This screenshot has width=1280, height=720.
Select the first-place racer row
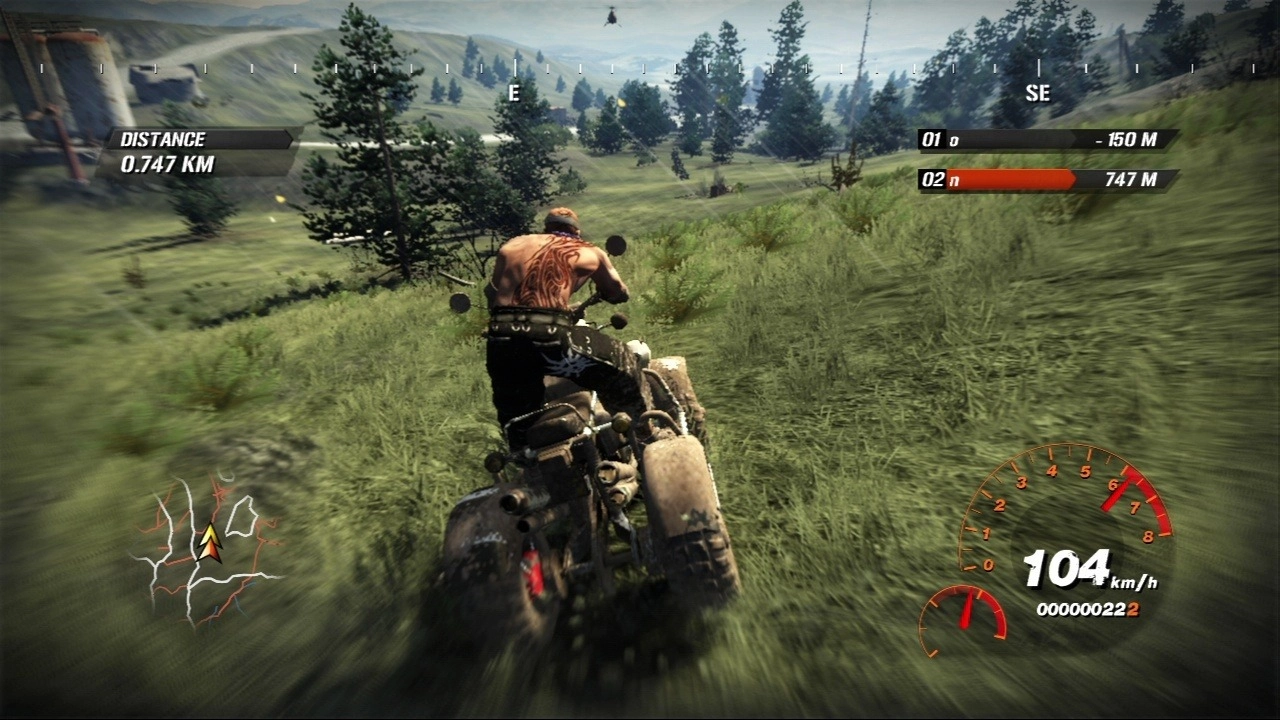(1046, 140)
